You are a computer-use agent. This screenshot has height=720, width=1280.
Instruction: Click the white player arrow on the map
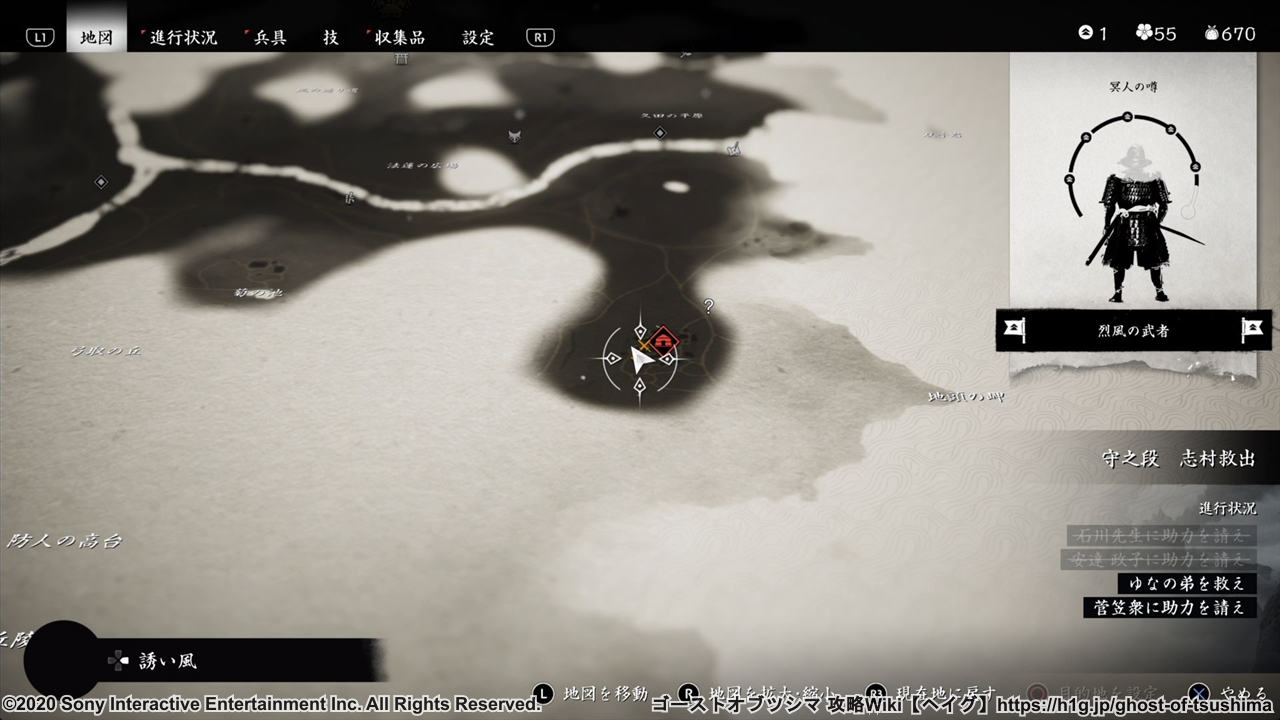pyautogui.click(x=640, y=358)
